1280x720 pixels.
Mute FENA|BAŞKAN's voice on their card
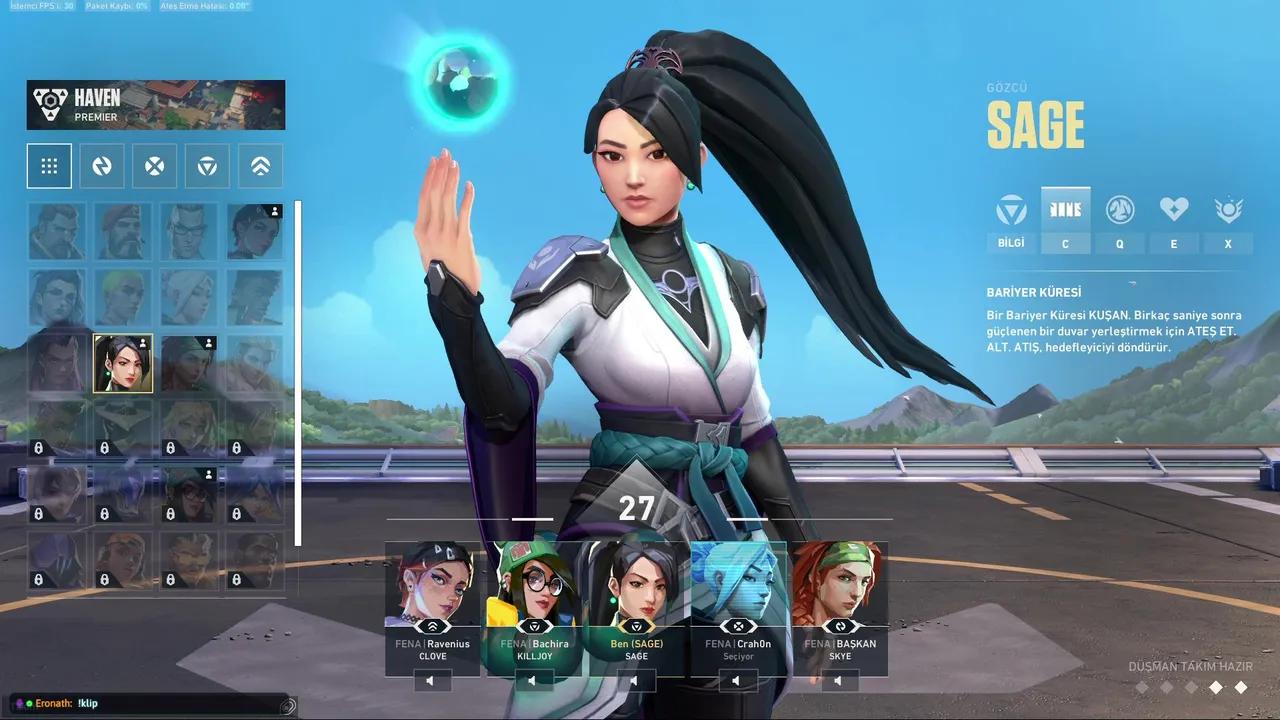tap(838, 680)
